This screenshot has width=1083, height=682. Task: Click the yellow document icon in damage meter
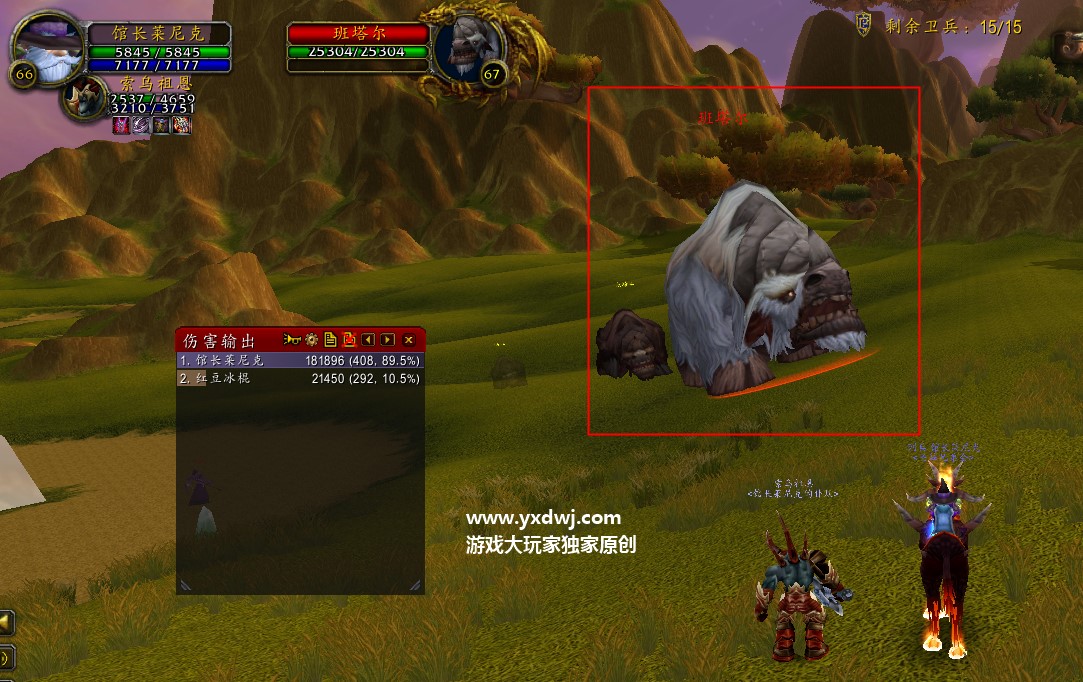coord(330,340)
